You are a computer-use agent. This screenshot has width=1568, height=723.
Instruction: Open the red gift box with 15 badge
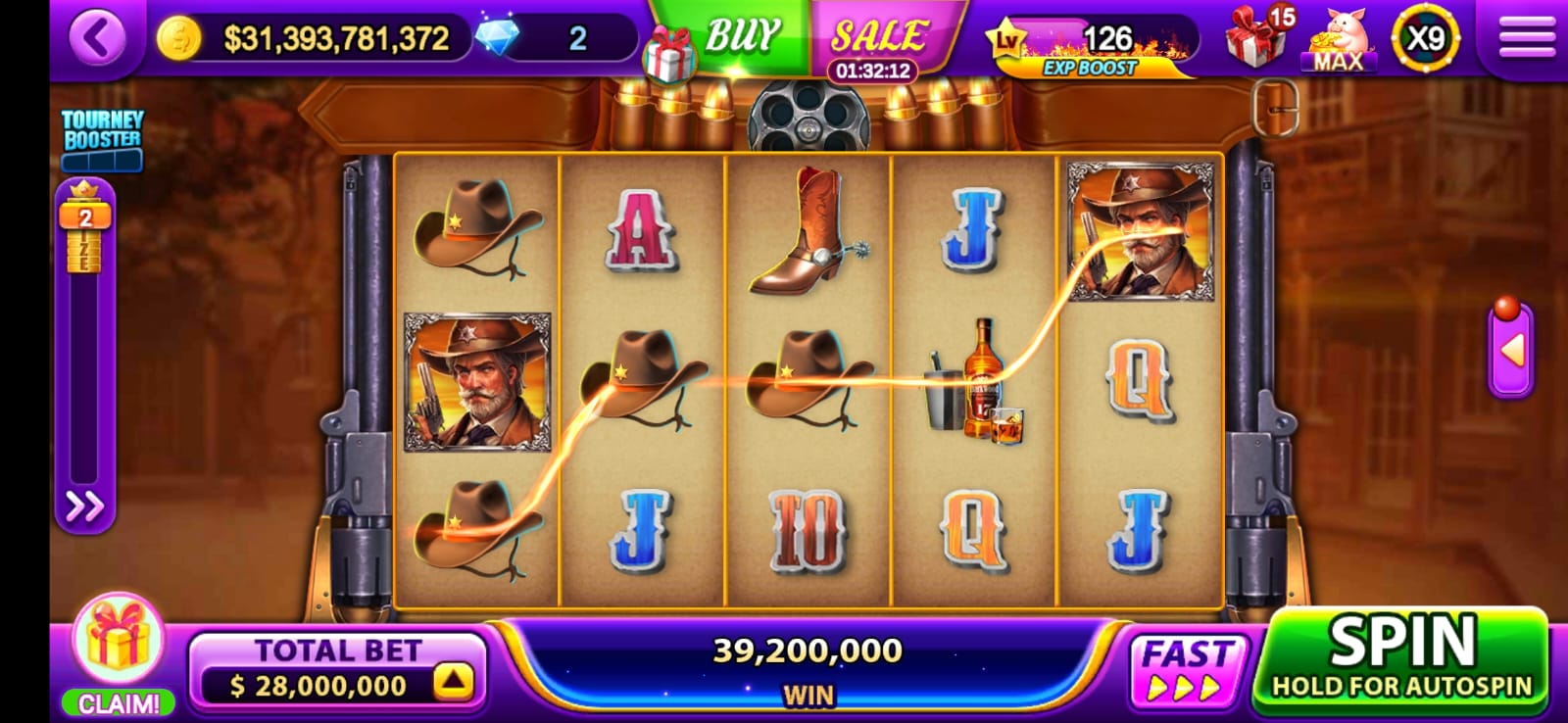[1257, 39]
